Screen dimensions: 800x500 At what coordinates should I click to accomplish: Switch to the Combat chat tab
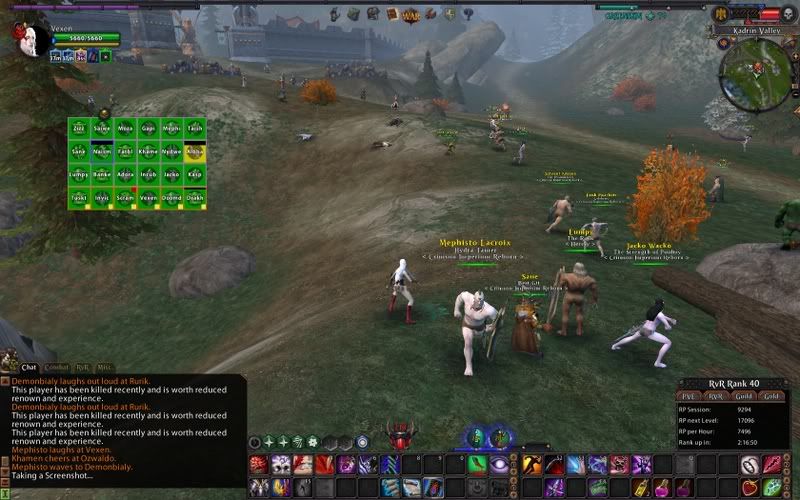[56, 368]
